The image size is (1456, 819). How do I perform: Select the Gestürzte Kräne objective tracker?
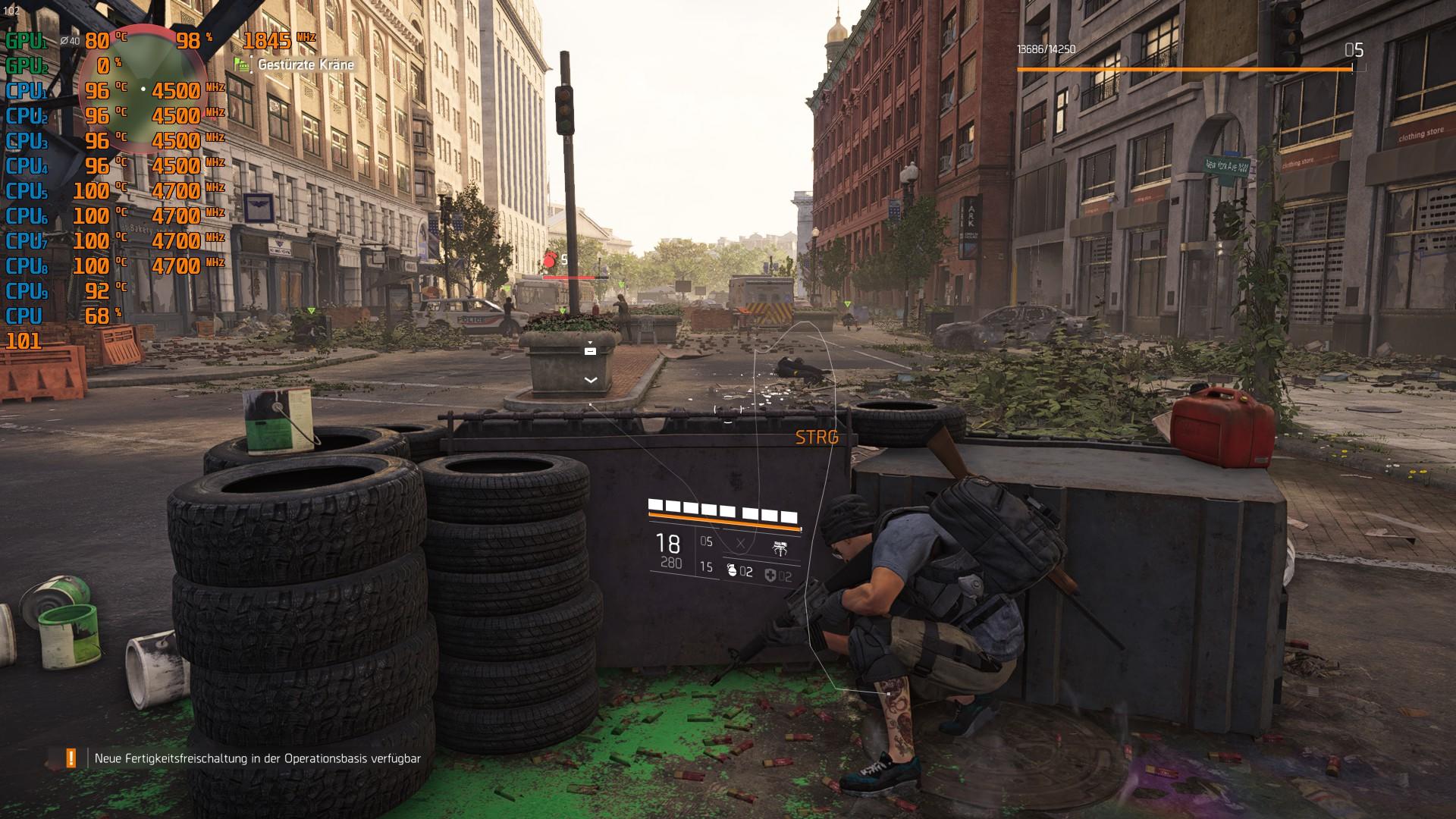[x=306, y=64]
